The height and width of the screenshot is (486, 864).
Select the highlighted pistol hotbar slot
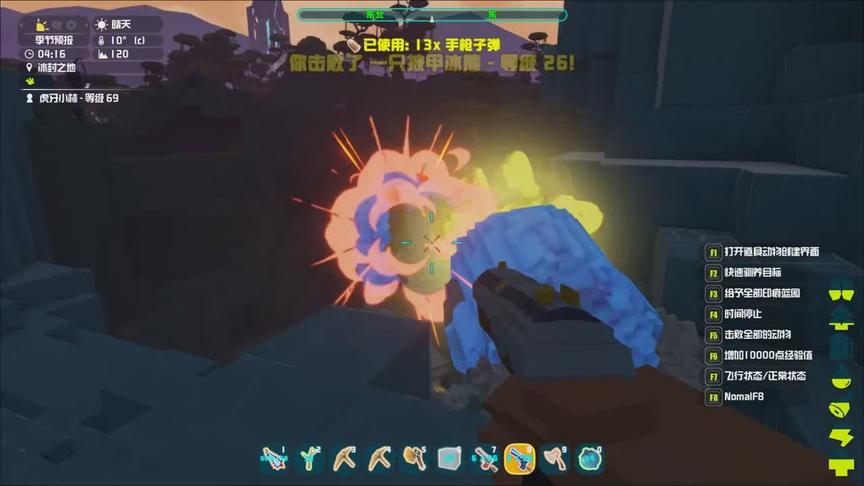(x=519, y=458)
